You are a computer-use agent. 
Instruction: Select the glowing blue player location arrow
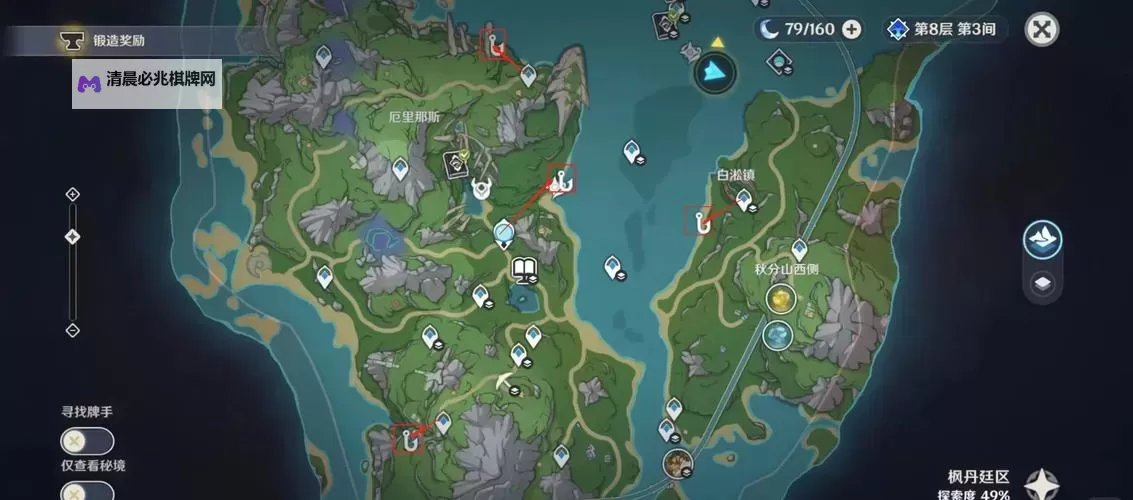[x=715, y=70]
